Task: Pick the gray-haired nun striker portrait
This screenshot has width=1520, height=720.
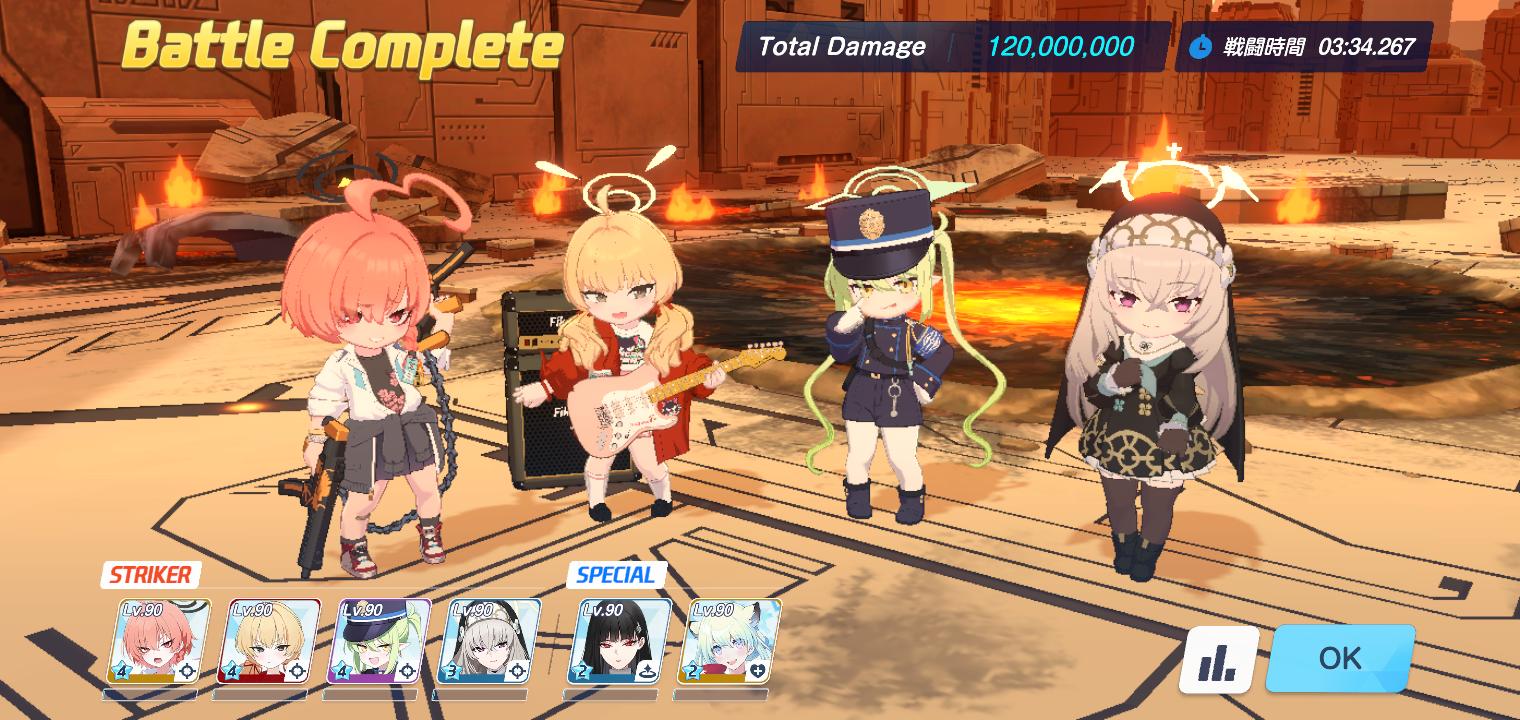Action: (x=489, y=641)
